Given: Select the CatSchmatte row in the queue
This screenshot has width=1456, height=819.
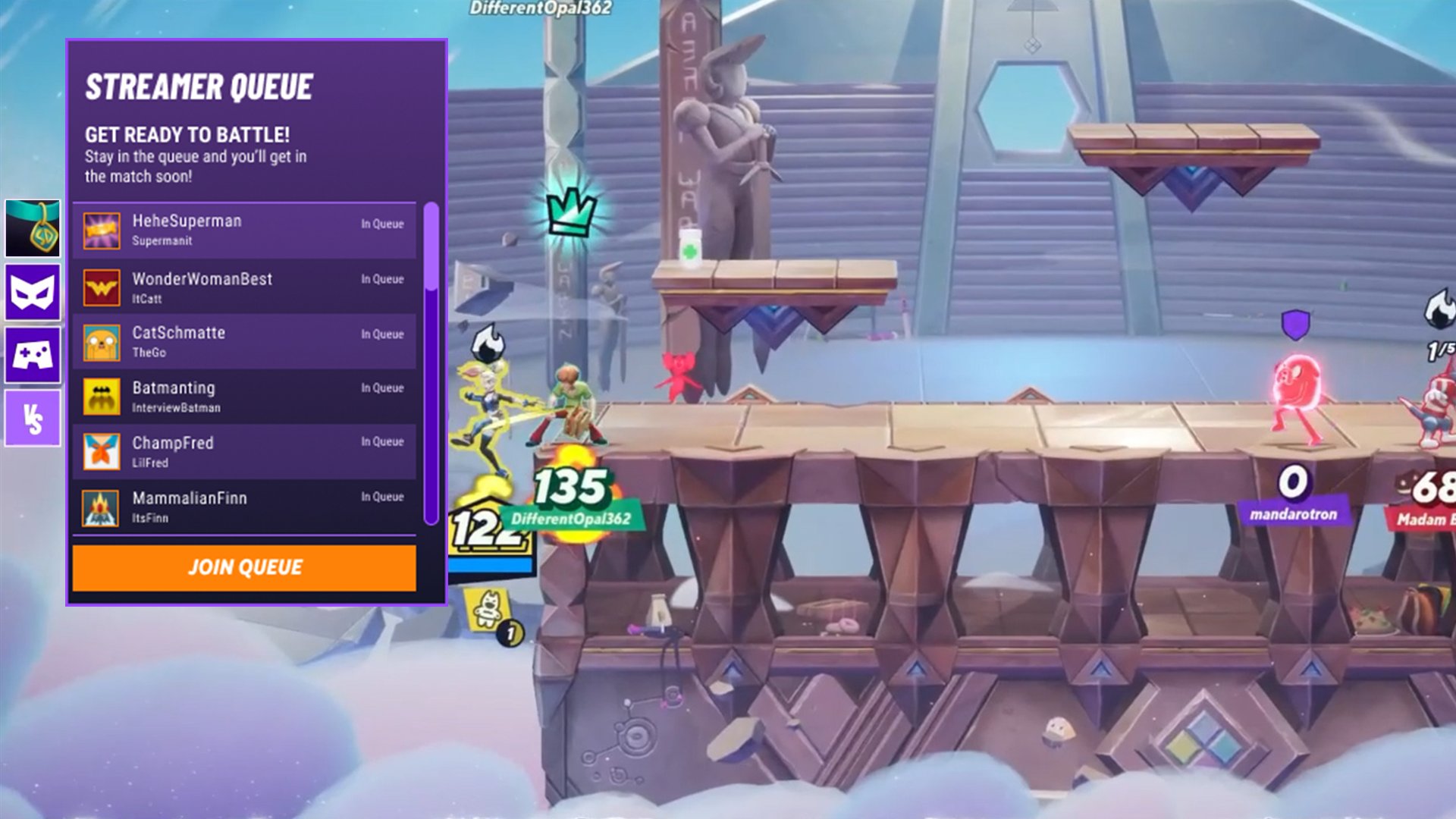Looking at the screenshot, I should tap(243, 341).
